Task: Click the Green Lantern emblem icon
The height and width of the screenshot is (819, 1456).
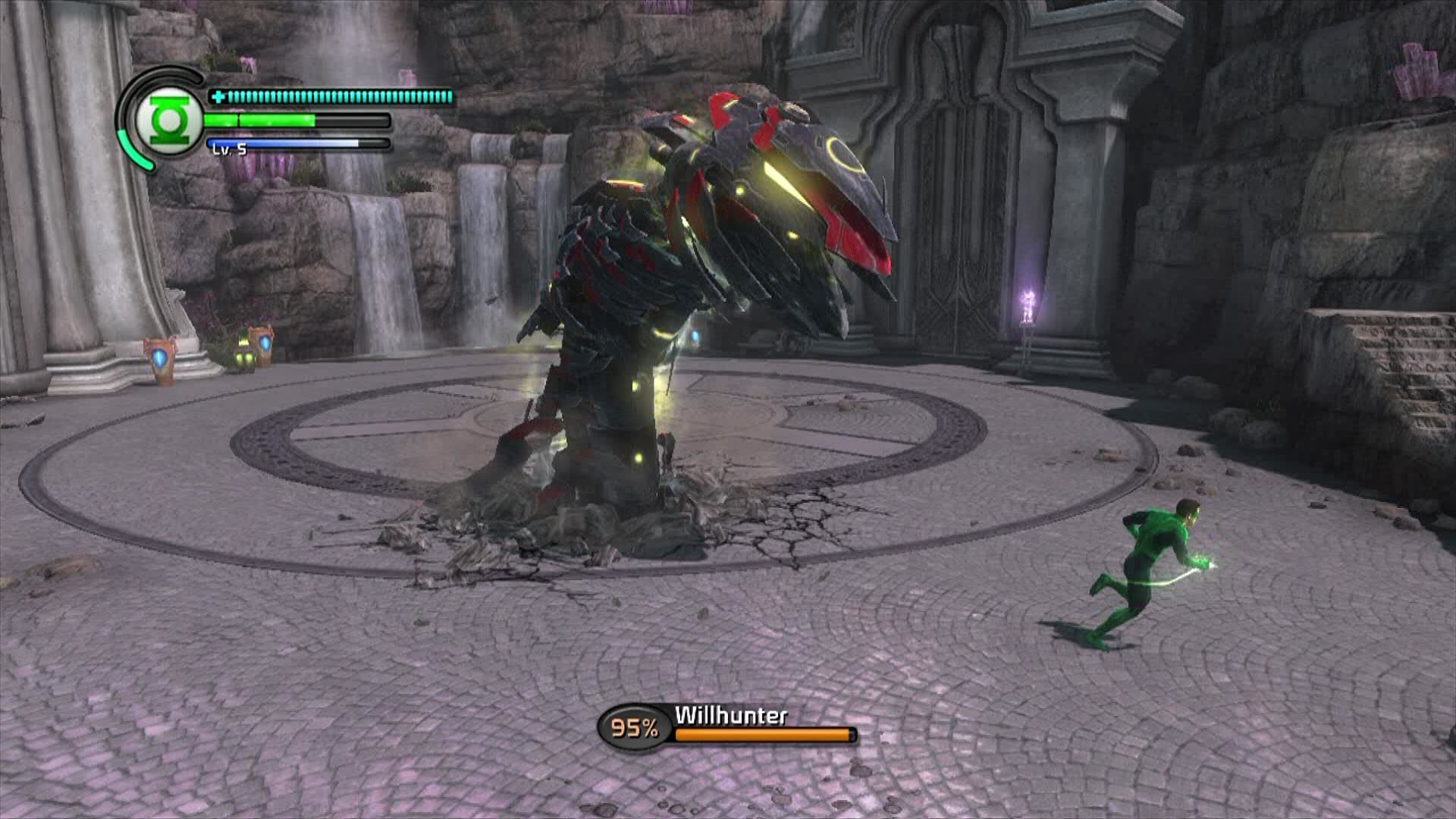Action: [x=169, y=121]
